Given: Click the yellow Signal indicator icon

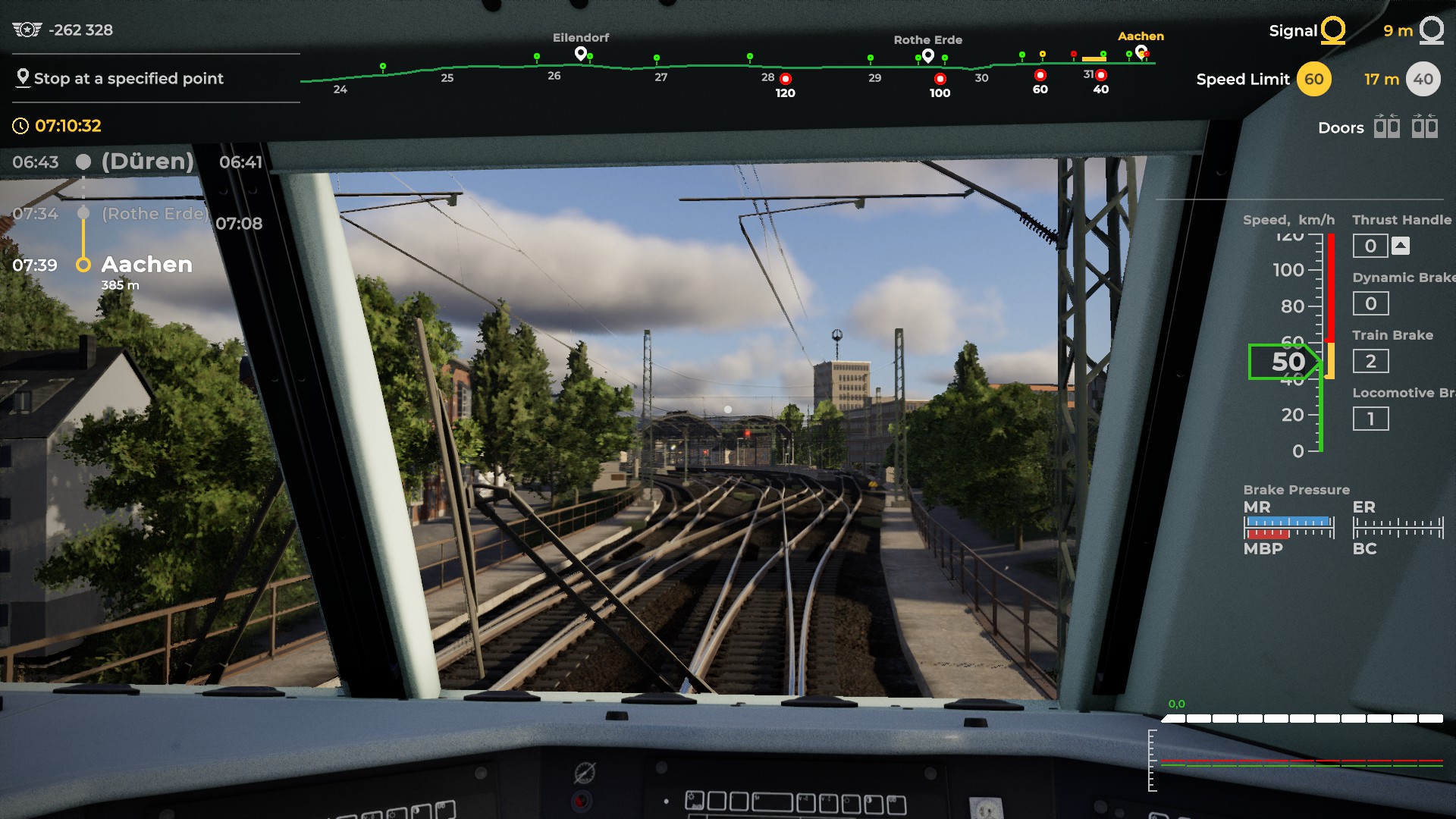Looking at the screenshot, I should click(1332, 30).
